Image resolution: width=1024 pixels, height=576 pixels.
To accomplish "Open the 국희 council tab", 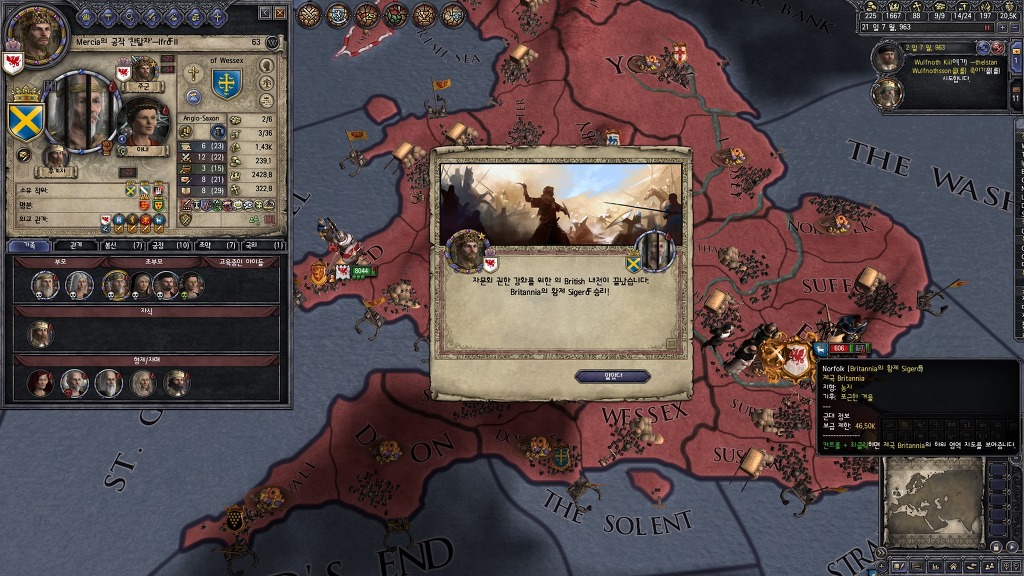I will click(258, 245).
